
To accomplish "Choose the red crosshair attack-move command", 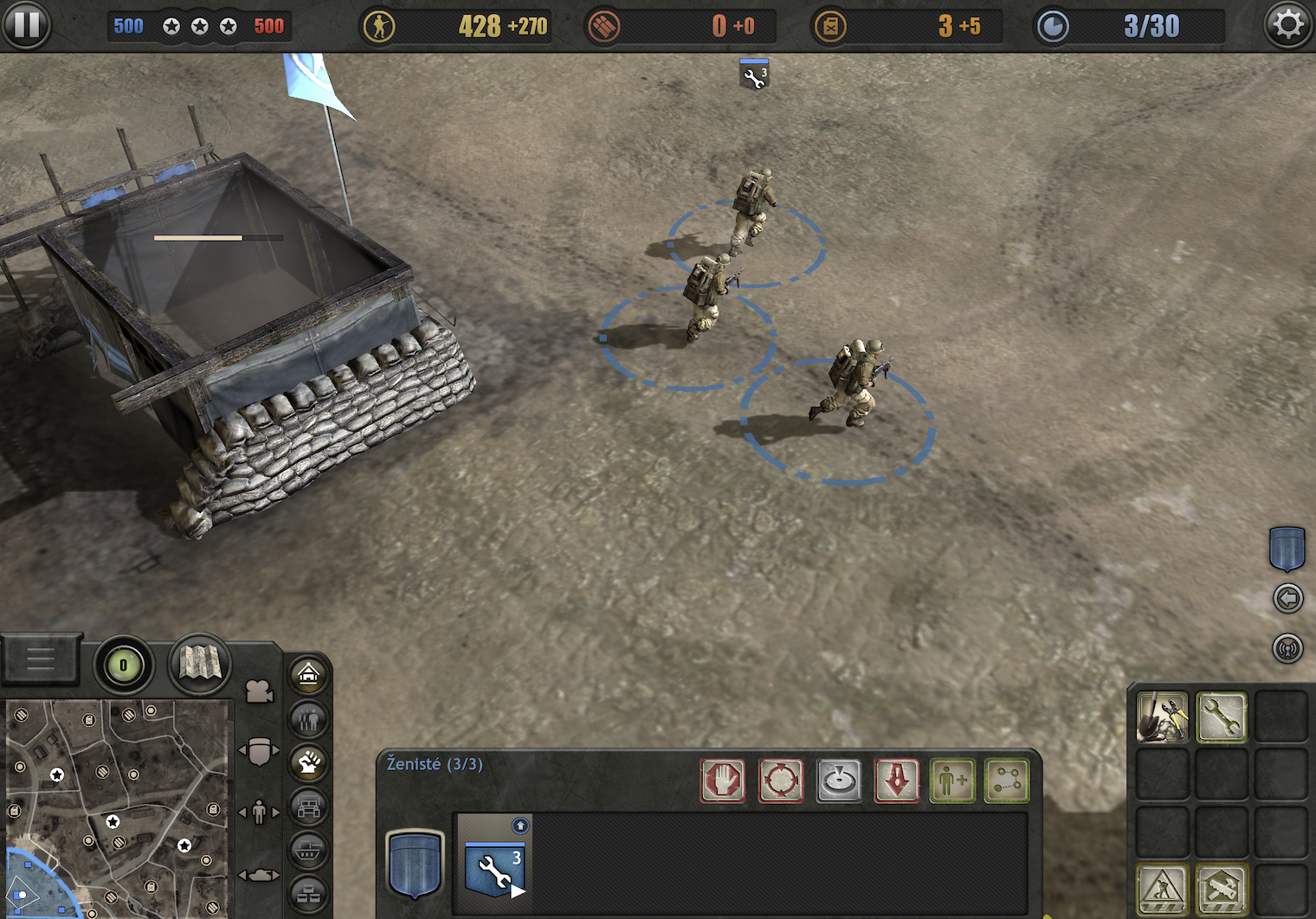I will click(x=781, y=781).
